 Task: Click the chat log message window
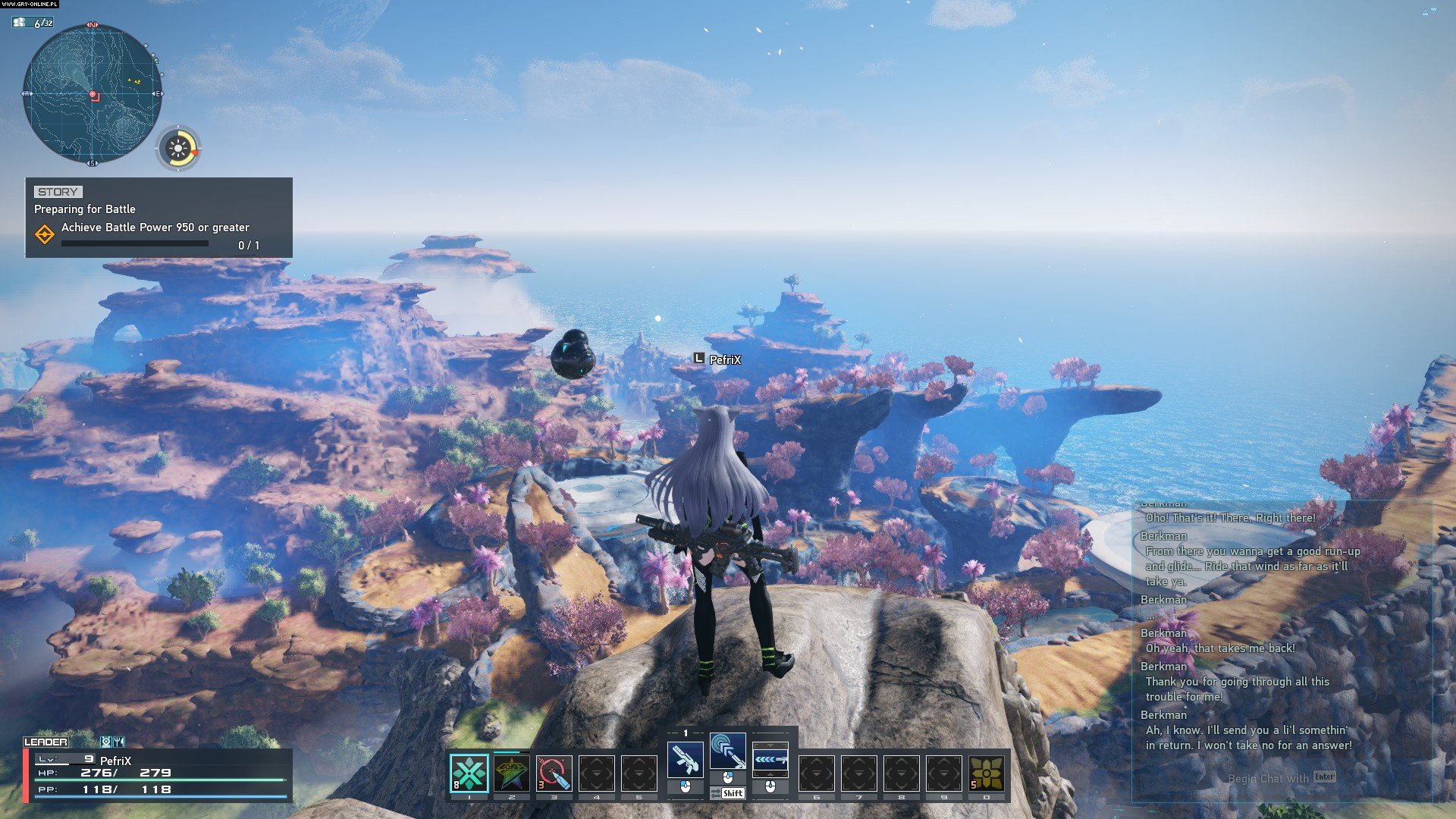[1282, 629]
